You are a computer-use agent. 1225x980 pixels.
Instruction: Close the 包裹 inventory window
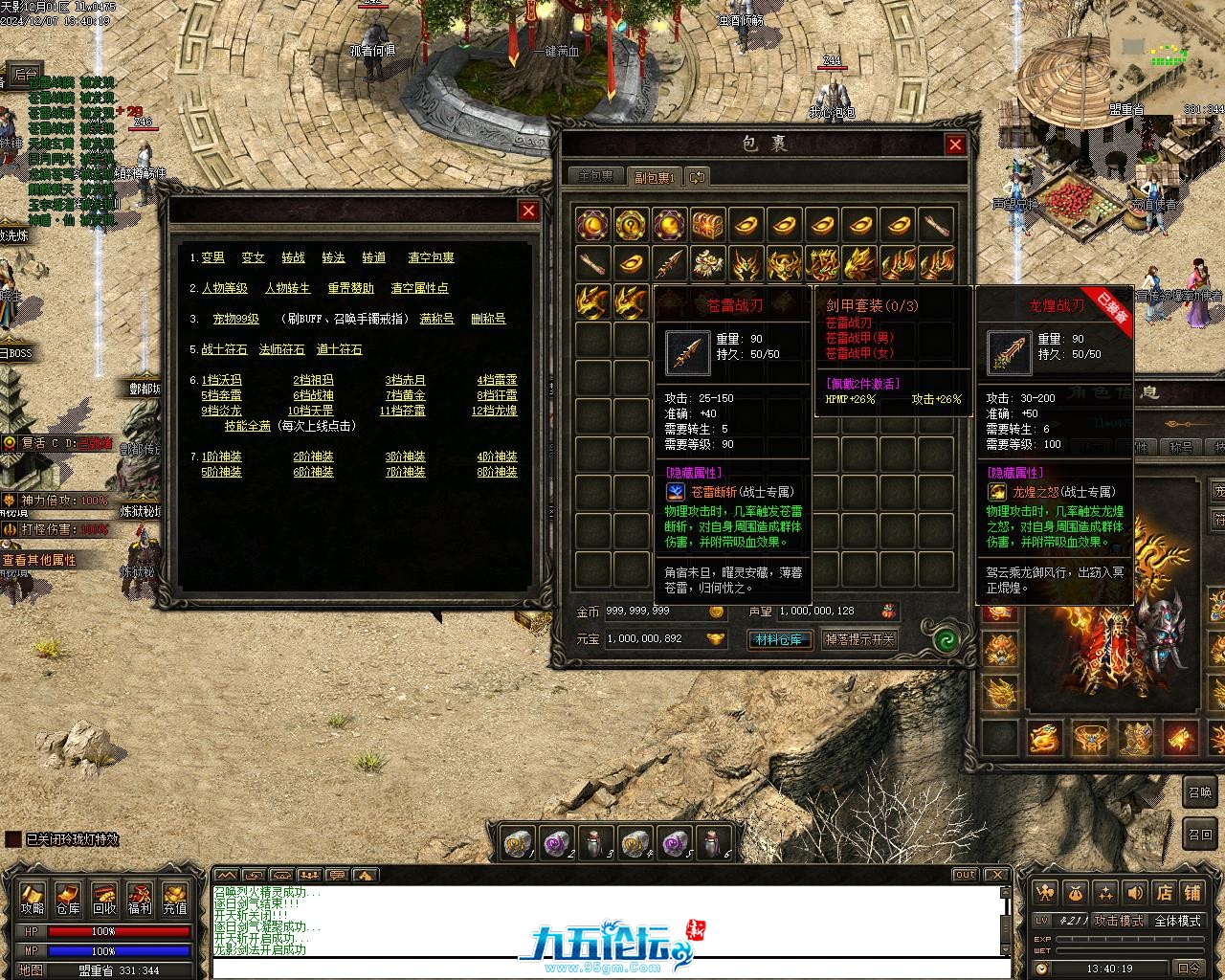[x=955, y=145]
